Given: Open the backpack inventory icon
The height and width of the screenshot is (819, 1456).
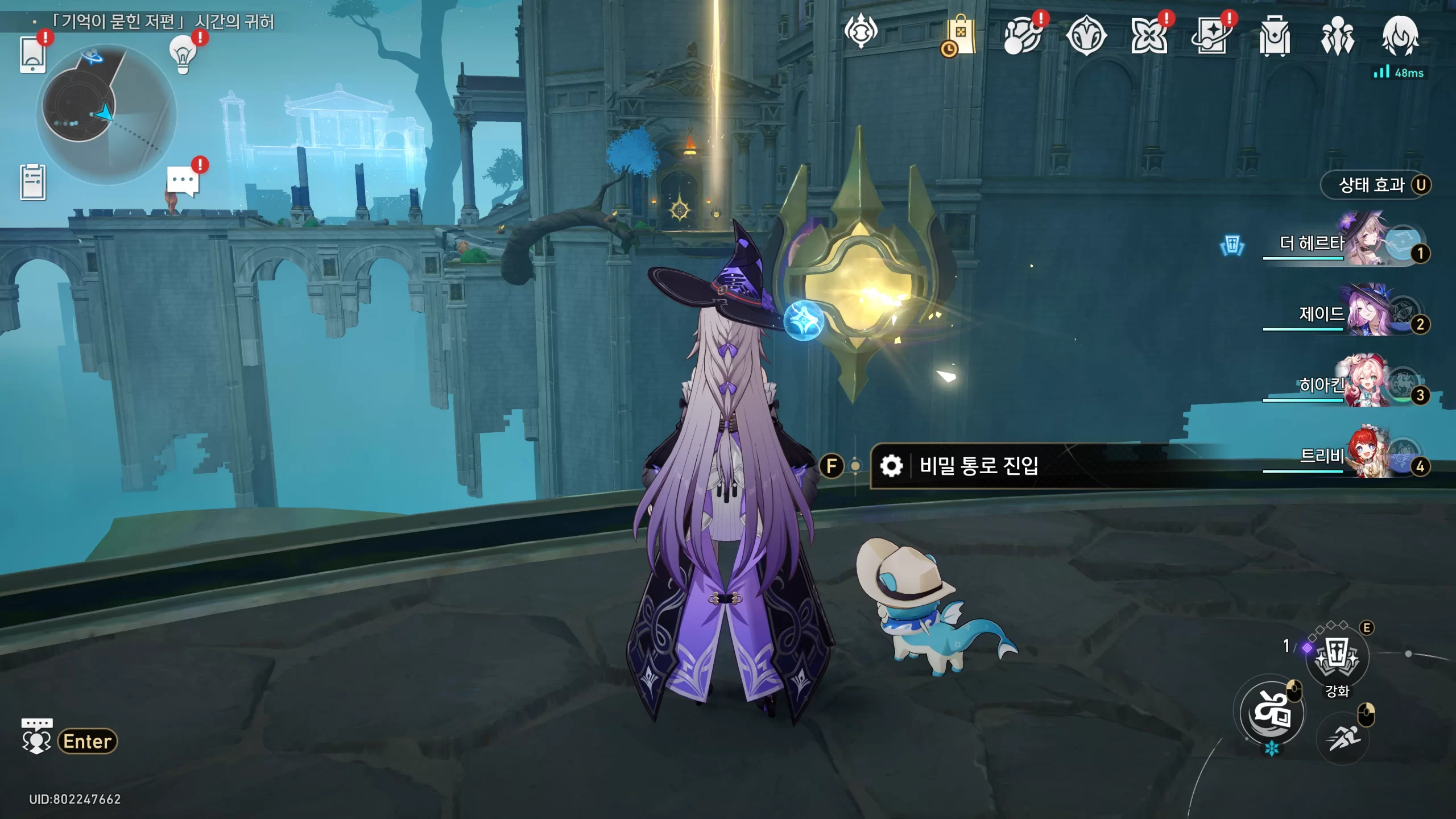Looking at the screenshot, I should pos(1275,36).
